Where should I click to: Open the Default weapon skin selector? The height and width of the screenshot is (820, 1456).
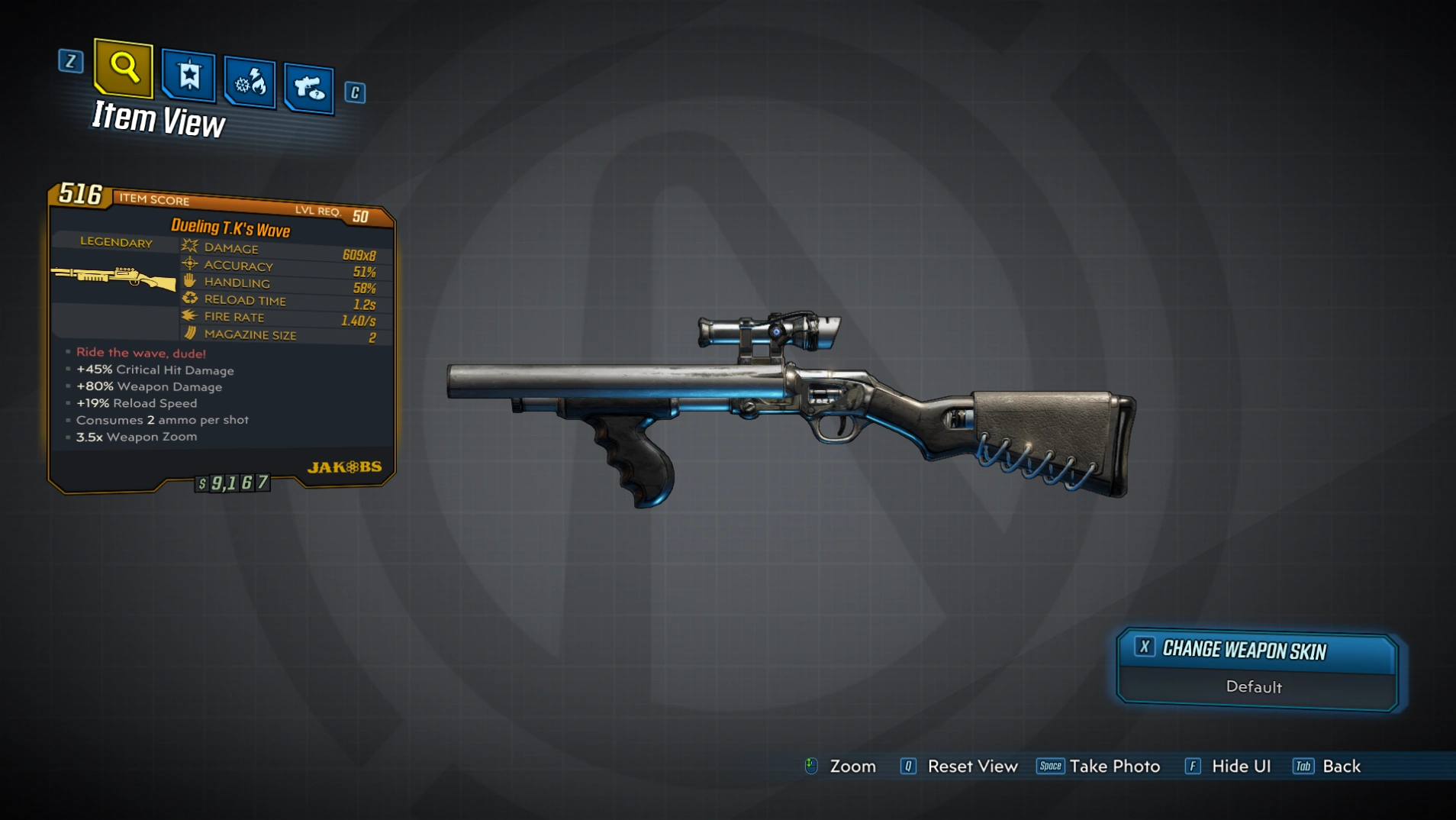[x=1255, y=686]
